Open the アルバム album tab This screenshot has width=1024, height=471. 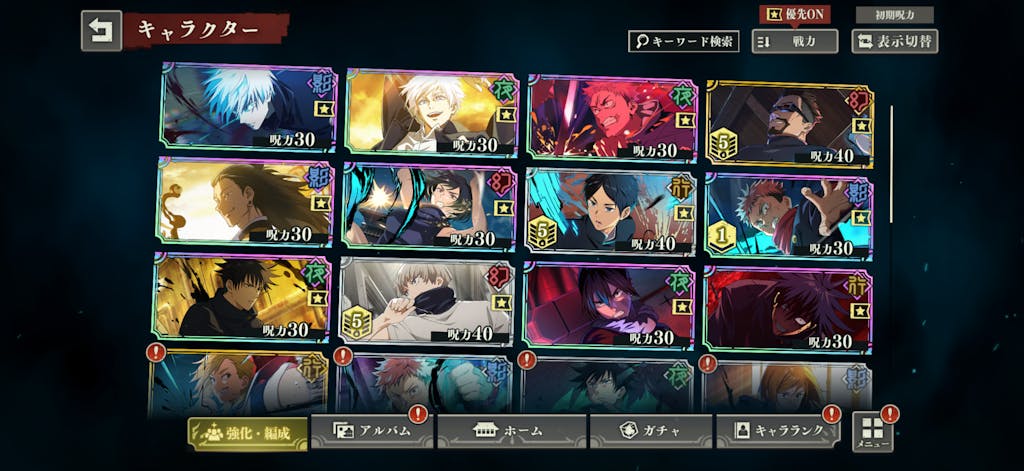370,431
